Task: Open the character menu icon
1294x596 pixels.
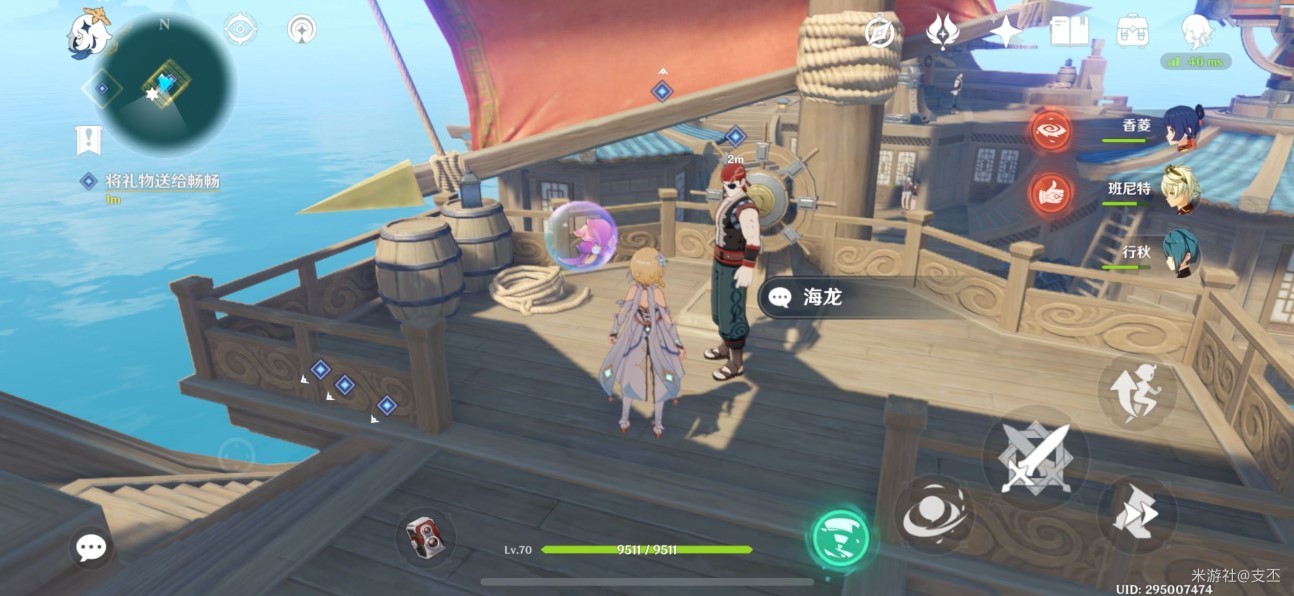Action: tap(1196, 31)
